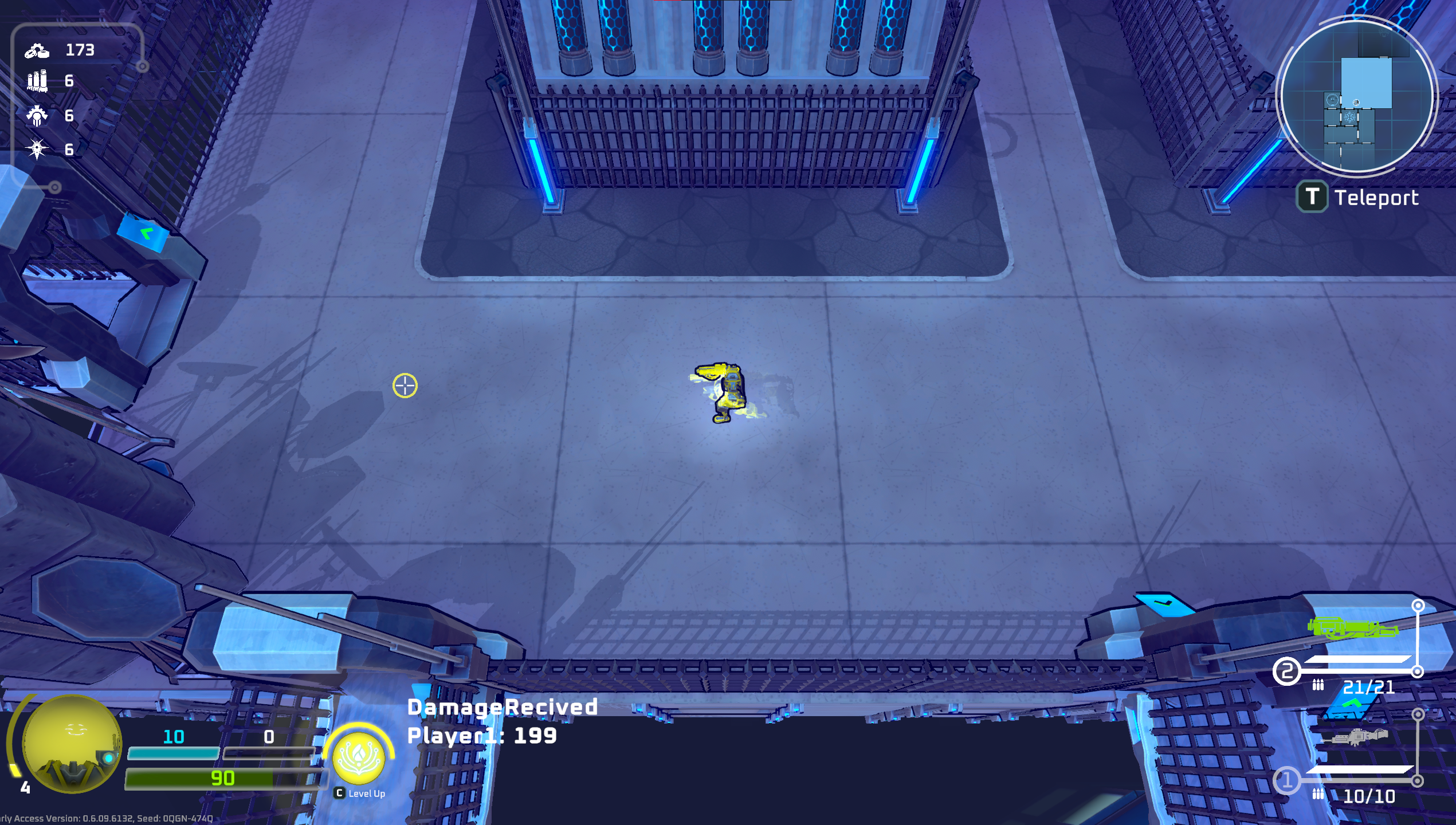Viewport: 1456px width, 825px height.
Task: Activate the yellow Level Up ability icon
Action: (x=359, y=757)
